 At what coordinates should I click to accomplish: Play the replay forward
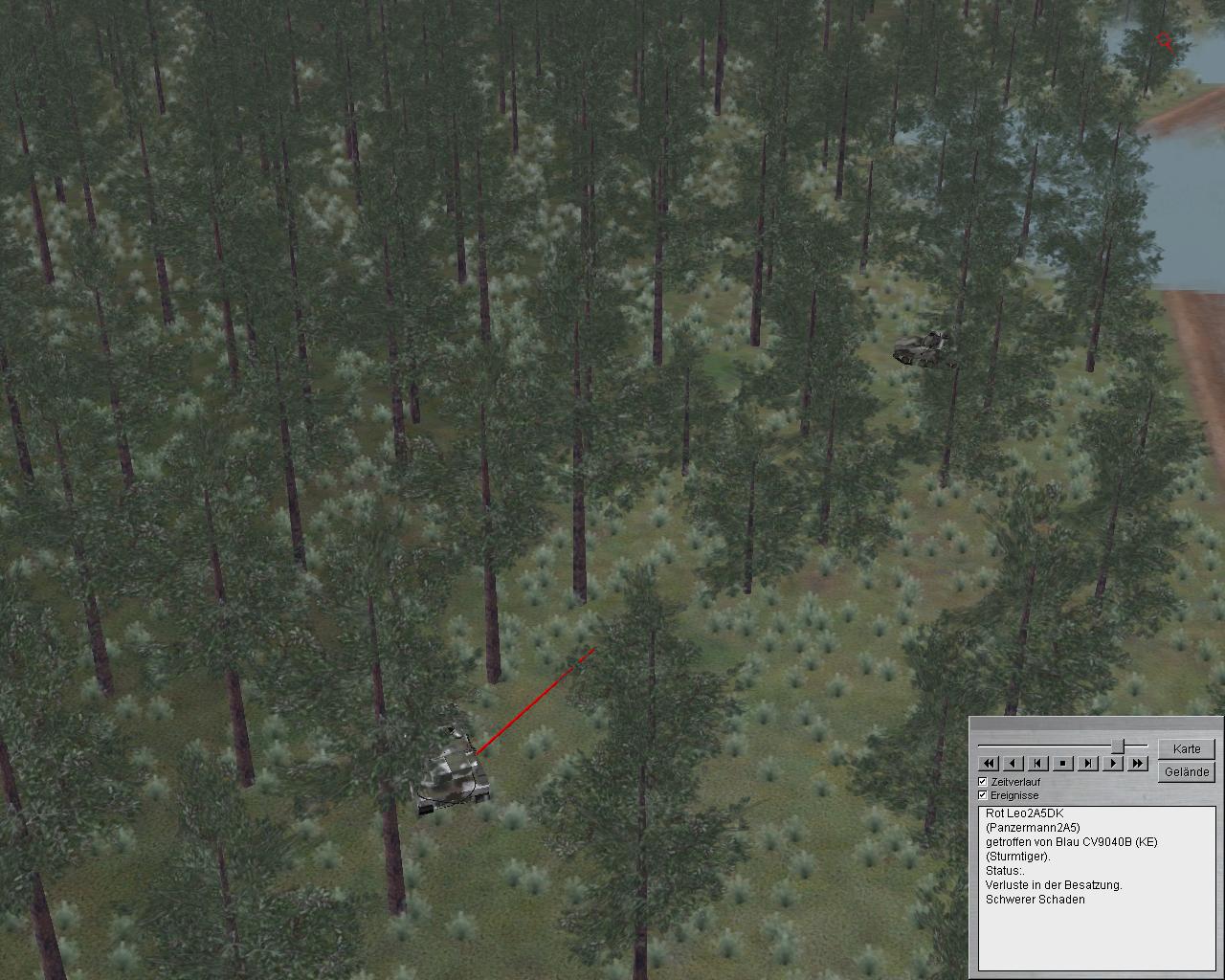pos(1113,764)
